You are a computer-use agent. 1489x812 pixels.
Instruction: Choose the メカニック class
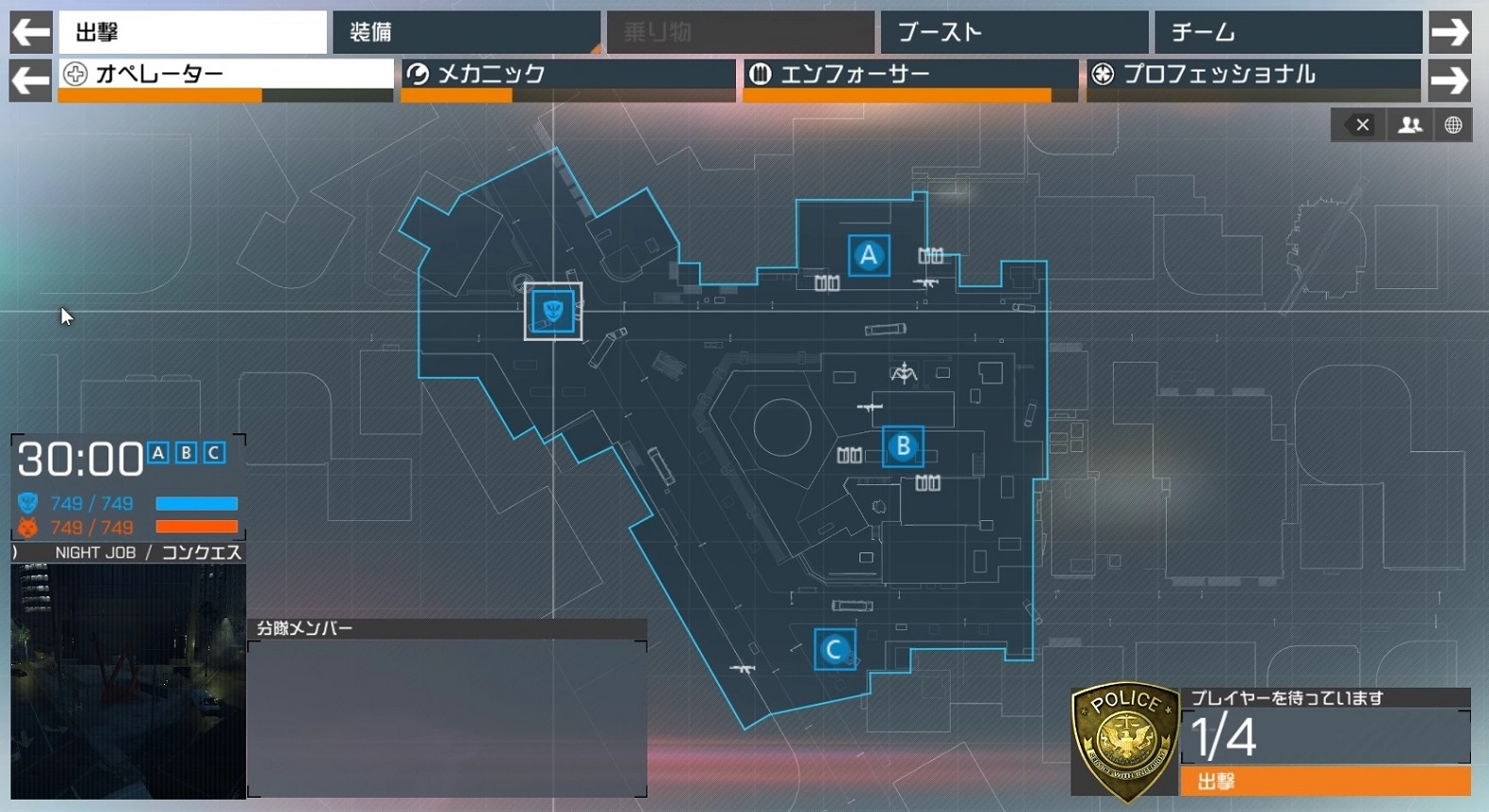pyautogui.click(x=568, y=75)
